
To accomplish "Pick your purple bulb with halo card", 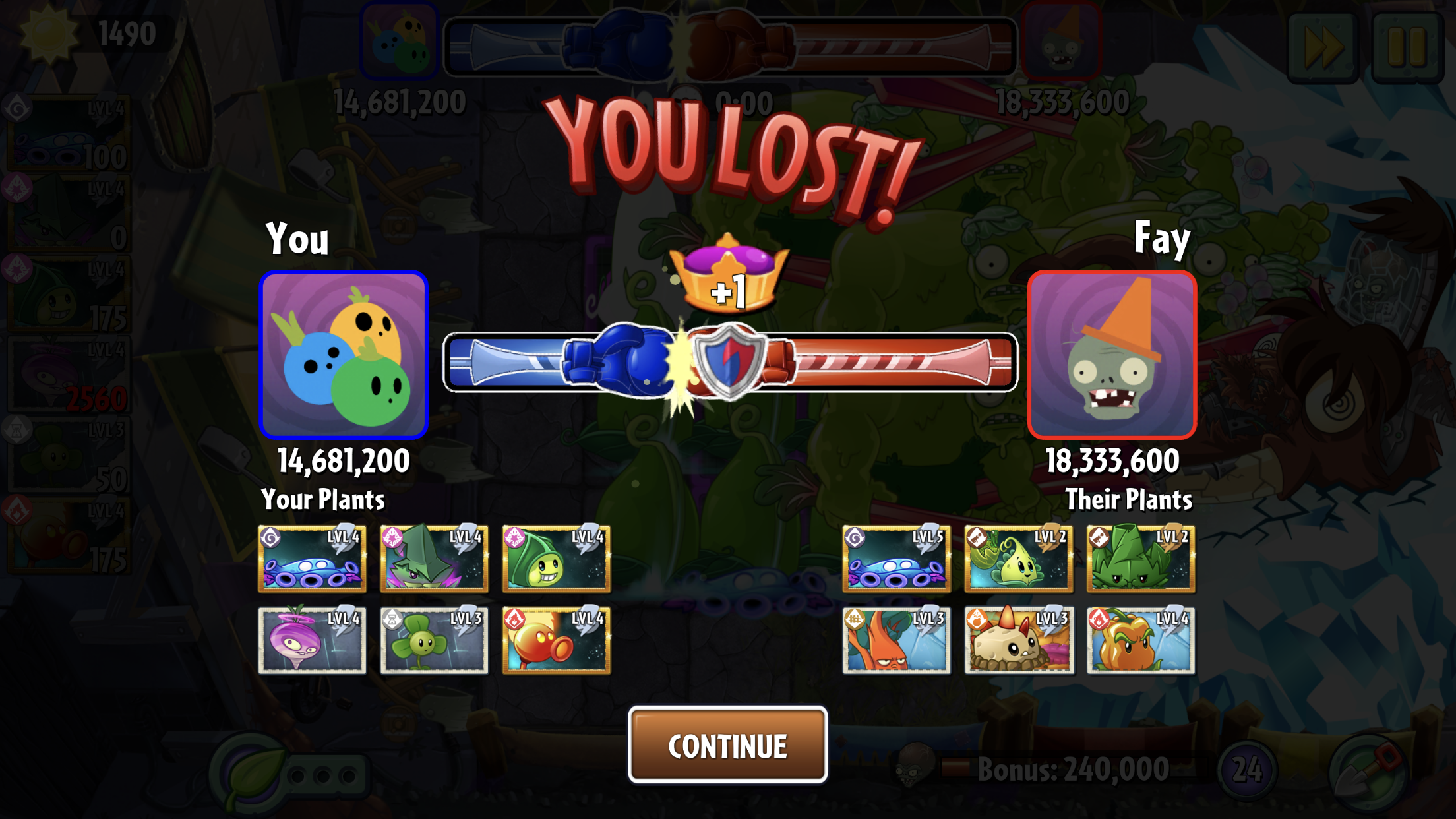I will pos(312,640).
